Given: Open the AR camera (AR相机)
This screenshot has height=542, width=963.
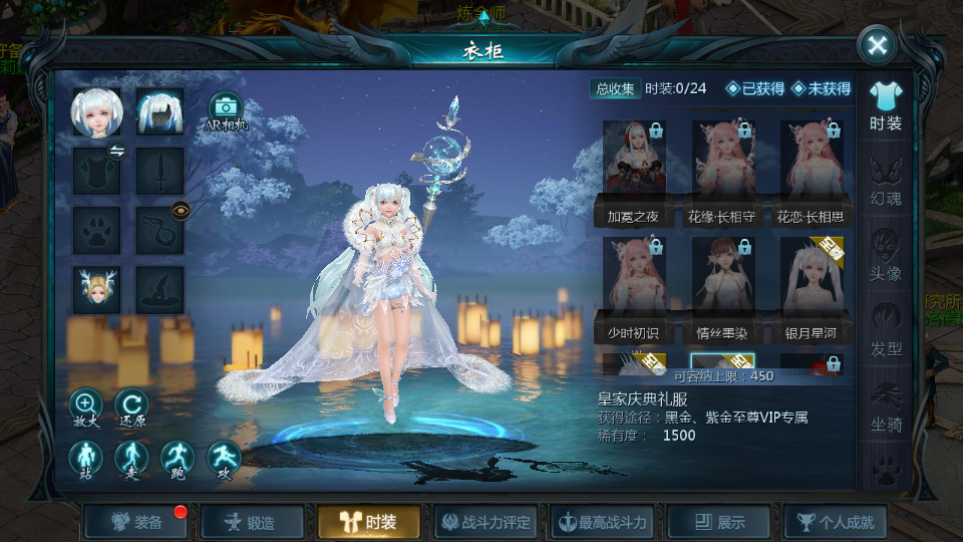Looking at the screenshot, I should 224,110.
